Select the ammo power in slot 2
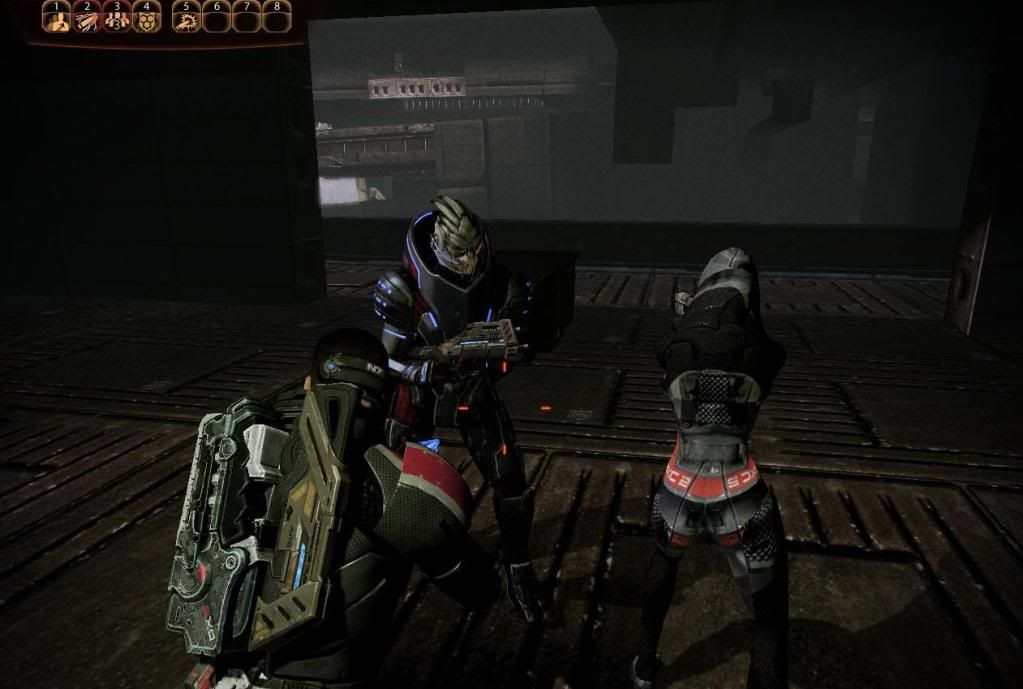This screenshot has width=1023, height=689. point(87,19)
